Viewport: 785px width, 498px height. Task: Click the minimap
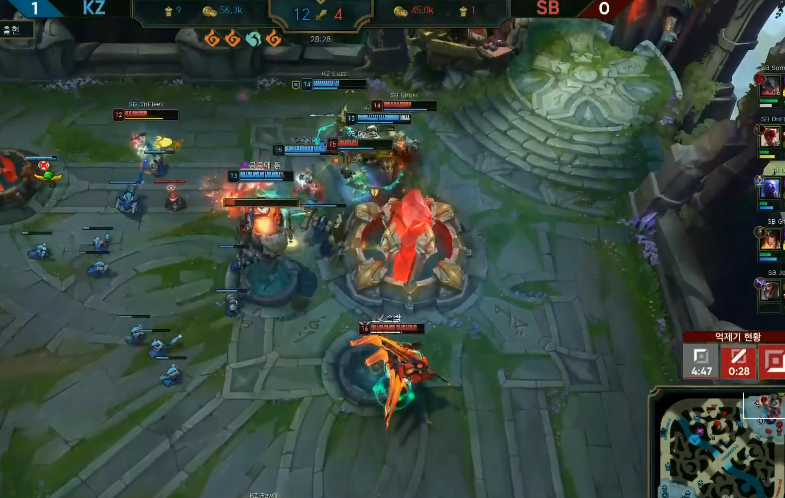pos(717,442)
